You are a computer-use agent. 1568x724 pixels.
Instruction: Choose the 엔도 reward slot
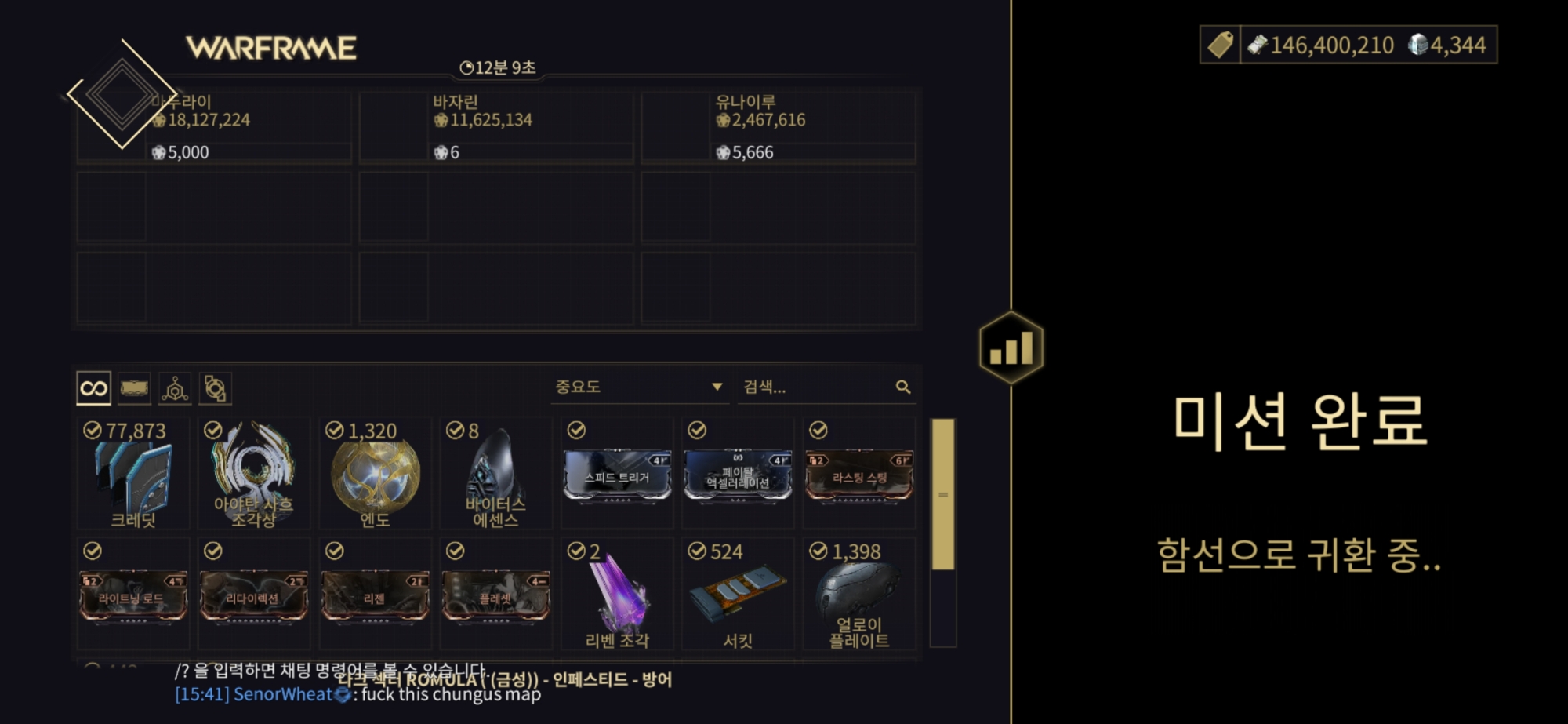[x=375, y=474]
